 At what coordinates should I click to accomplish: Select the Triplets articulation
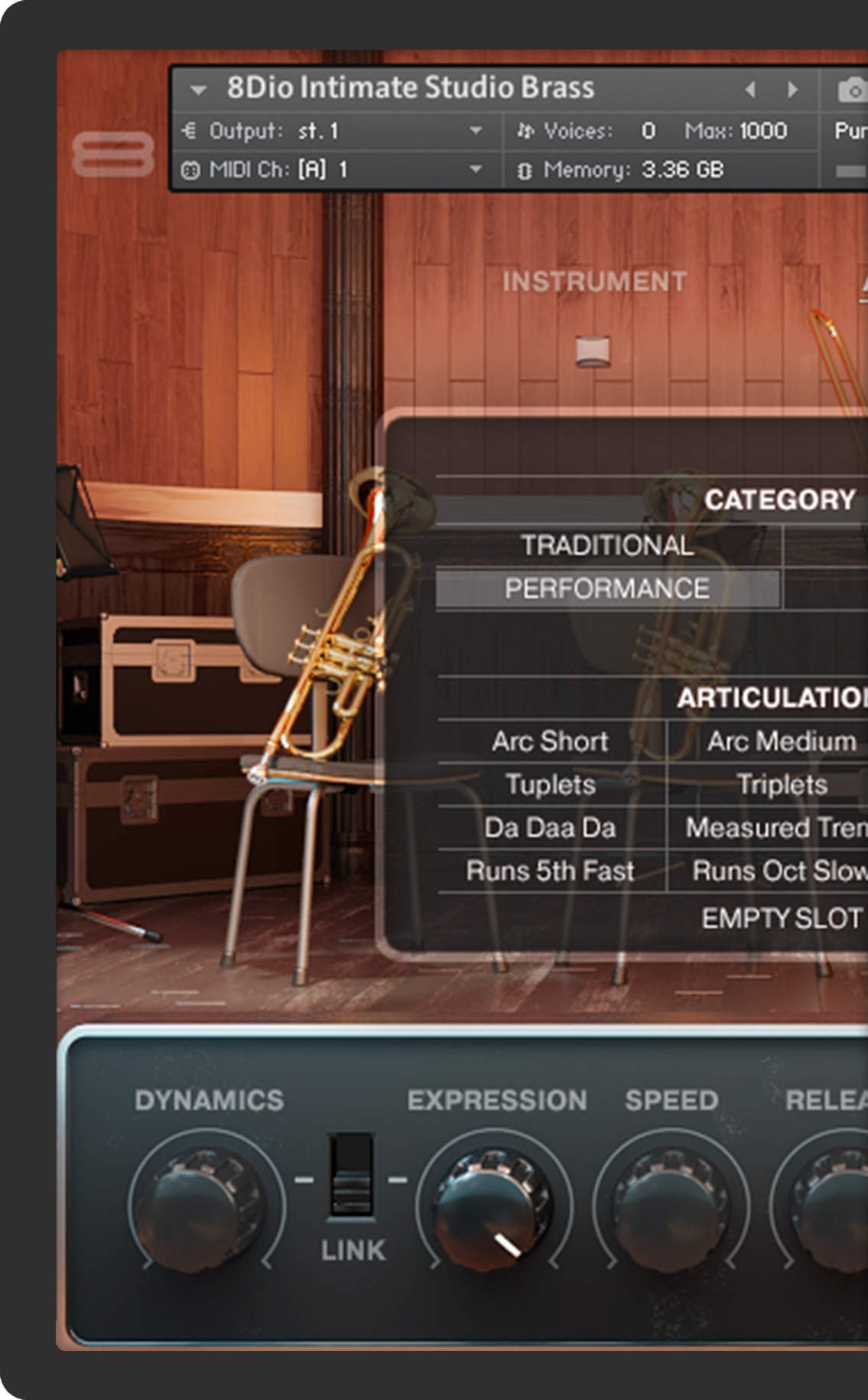[782, 785]
